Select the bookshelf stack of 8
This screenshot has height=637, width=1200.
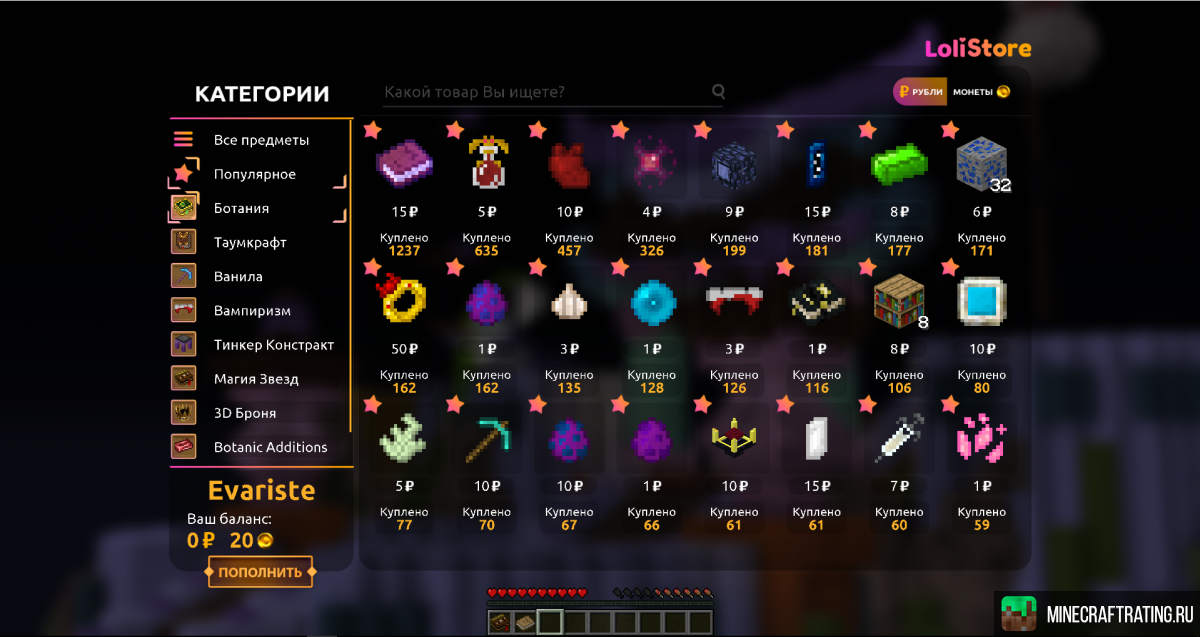point(899,299)
